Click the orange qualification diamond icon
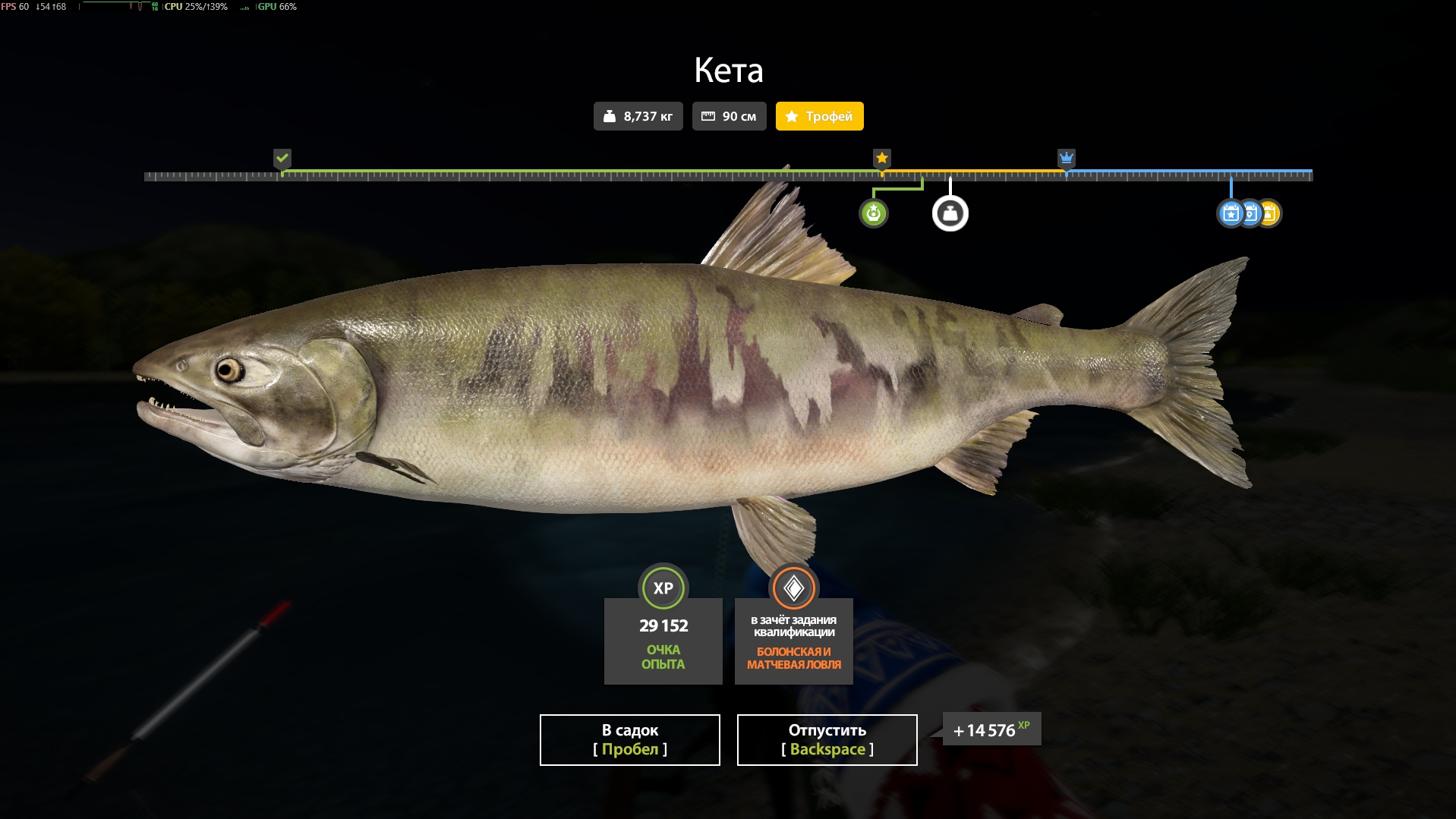The image size is (1456, 819). [793, 587]
